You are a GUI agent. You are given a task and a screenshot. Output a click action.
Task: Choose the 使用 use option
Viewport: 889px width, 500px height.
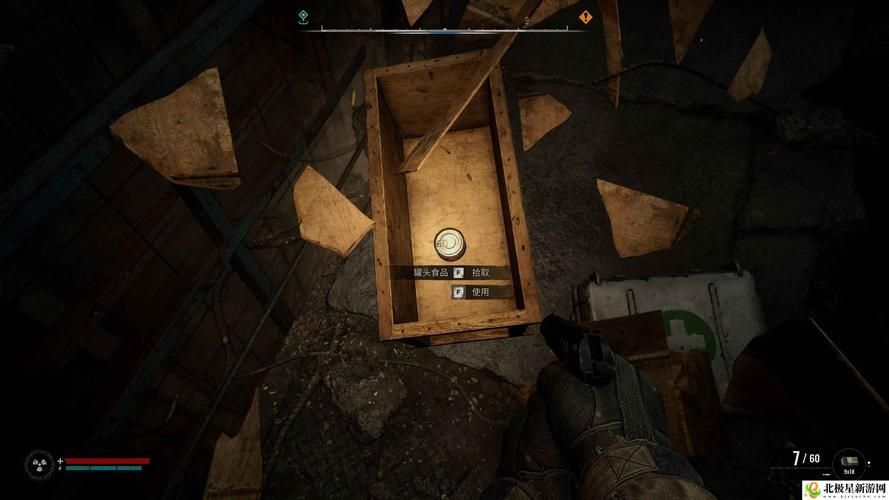[479, 292]
